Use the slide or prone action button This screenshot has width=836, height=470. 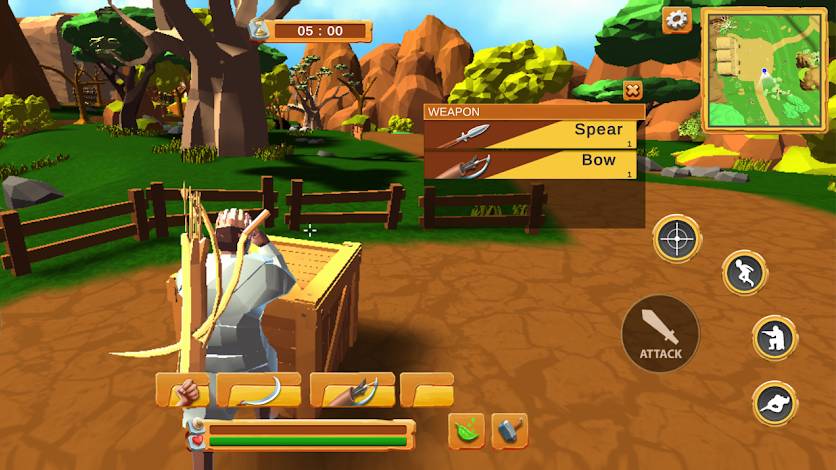coord(774,403)
